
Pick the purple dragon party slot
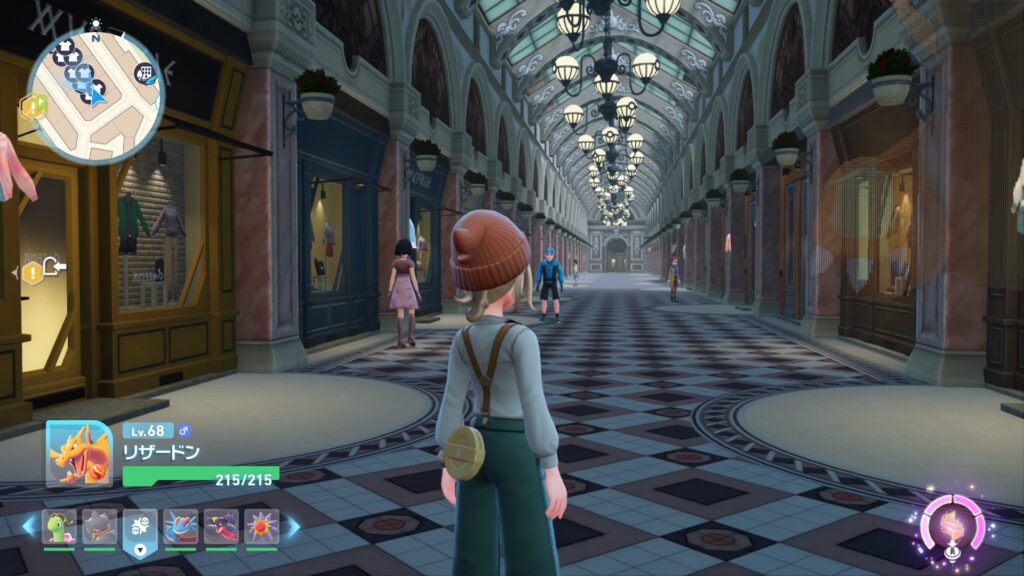[x=221, y=527]
